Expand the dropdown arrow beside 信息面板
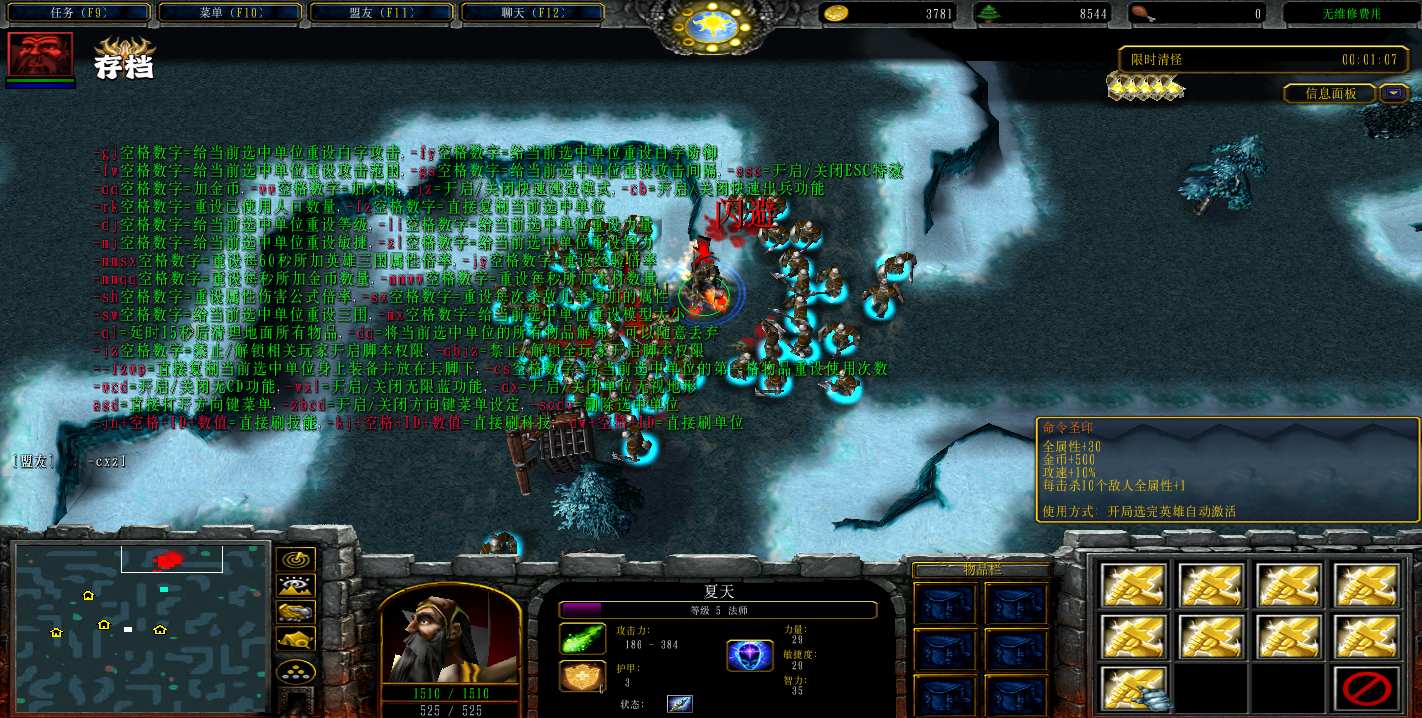This screenshot has height=718, width=1422. click(x=1394, y=93)
